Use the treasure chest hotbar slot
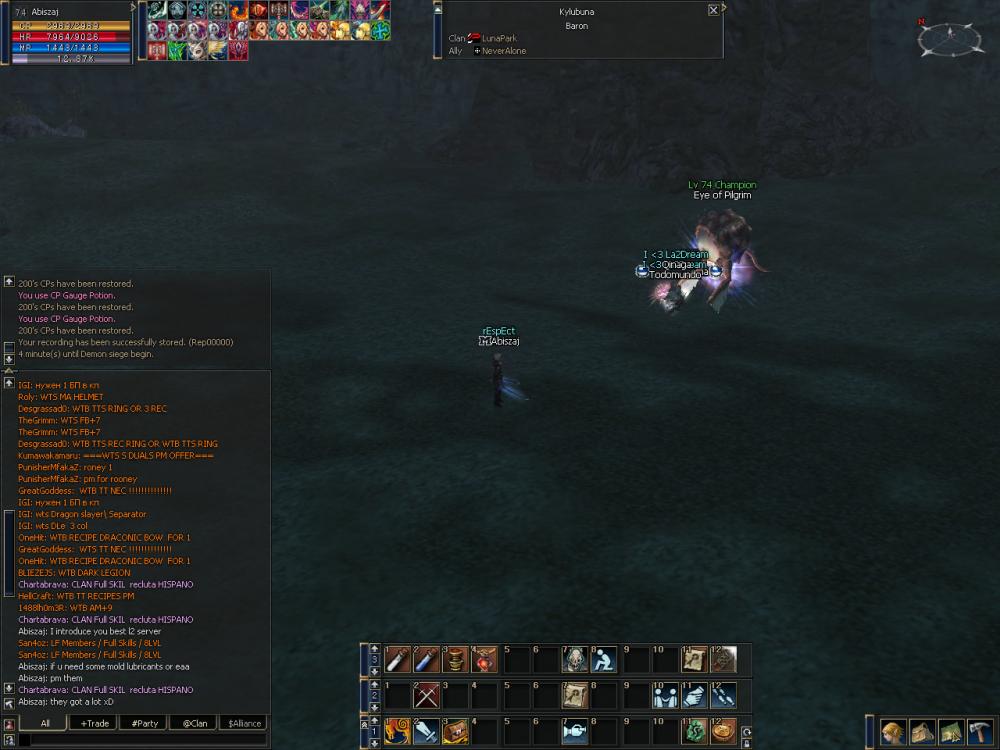The height and width of the screenshot is (750, 1000). pyautogui.click(x=456, y=731)
